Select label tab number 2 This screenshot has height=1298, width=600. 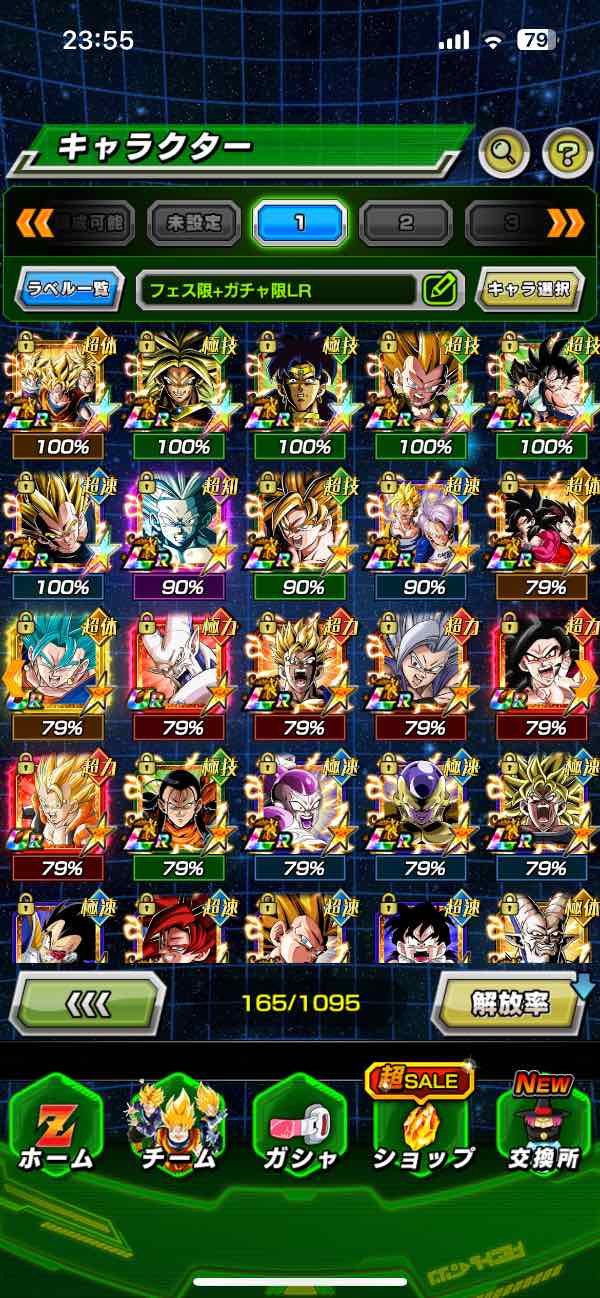tap(406, 223)
